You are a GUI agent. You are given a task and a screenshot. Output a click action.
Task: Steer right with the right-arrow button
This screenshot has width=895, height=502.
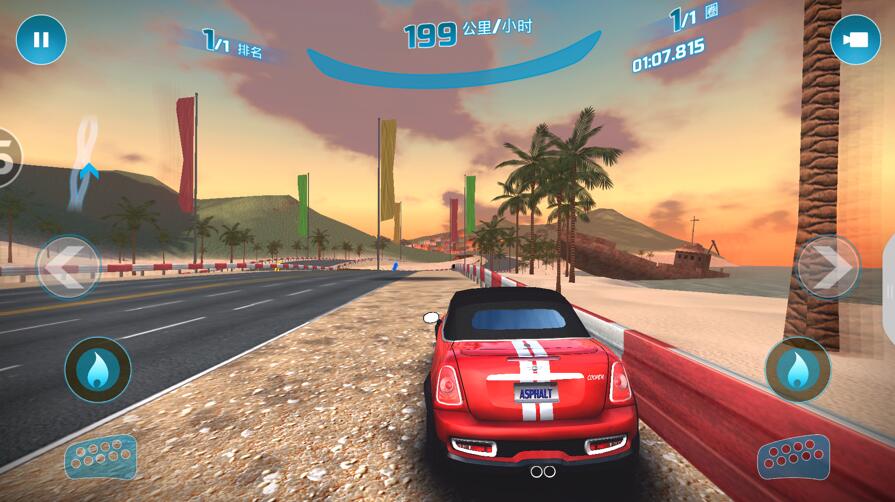point(828,267)
